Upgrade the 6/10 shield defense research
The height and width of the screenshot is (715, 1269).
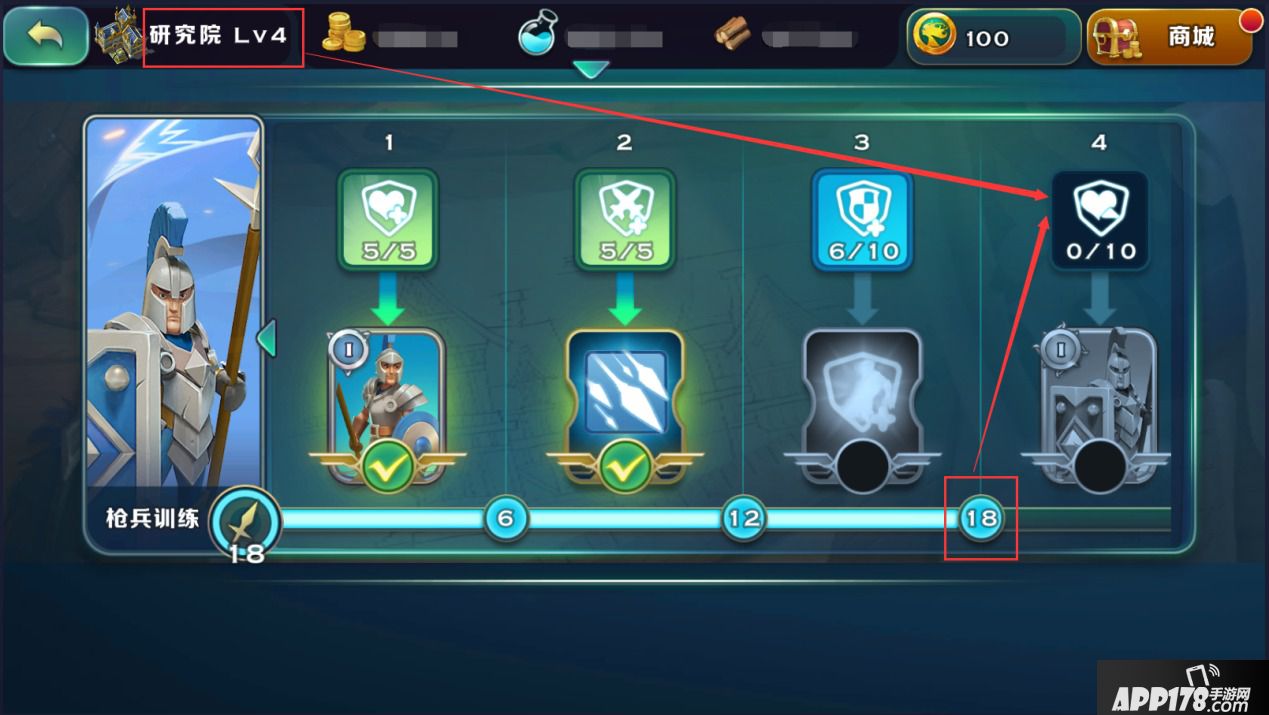pos(861,219)
